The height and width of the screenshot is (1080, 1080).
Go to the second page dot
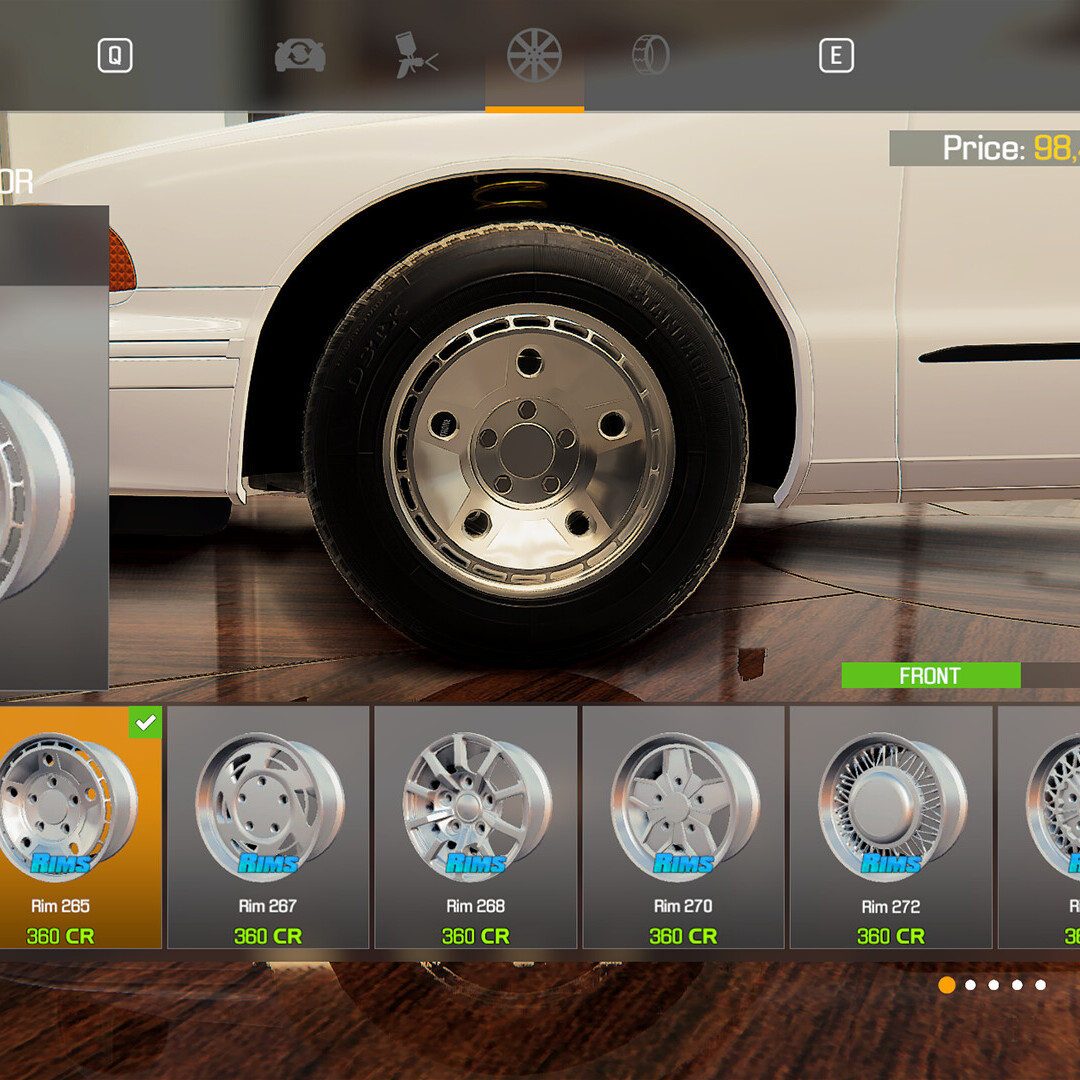[970, 985]
